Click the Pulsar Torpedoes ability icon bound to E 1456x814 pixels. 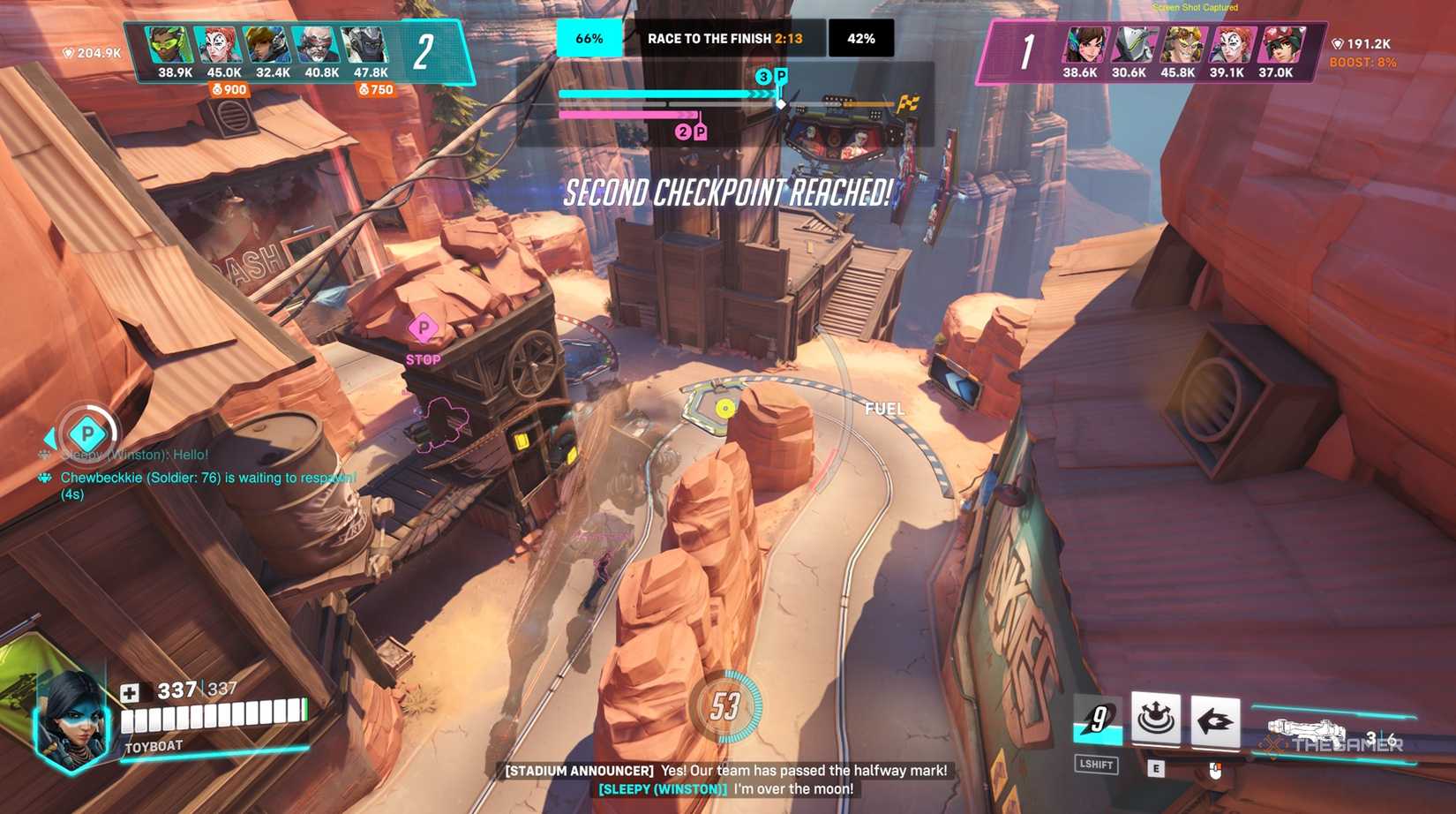pos(1156,720)
